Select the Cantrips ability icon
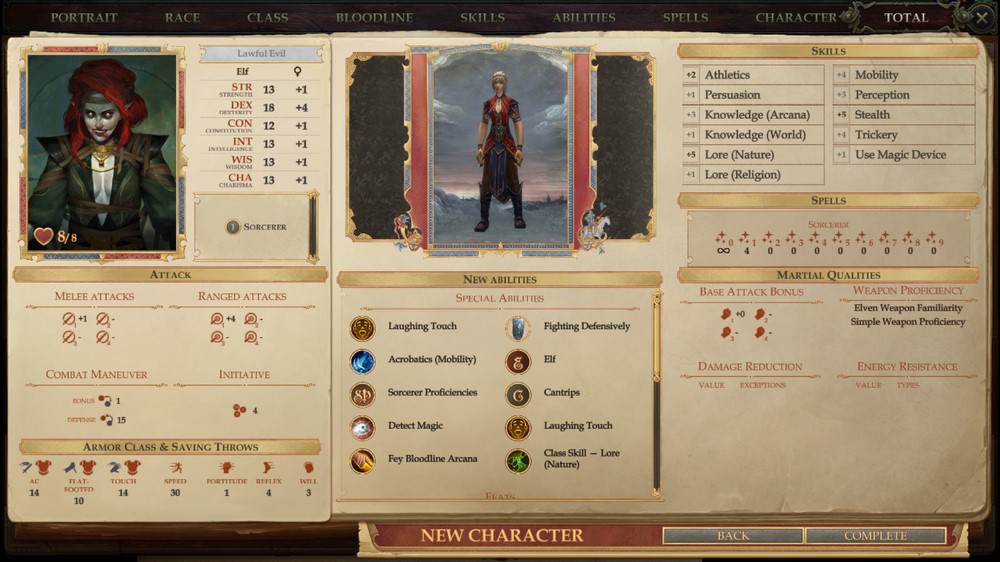 click(518, 393)
